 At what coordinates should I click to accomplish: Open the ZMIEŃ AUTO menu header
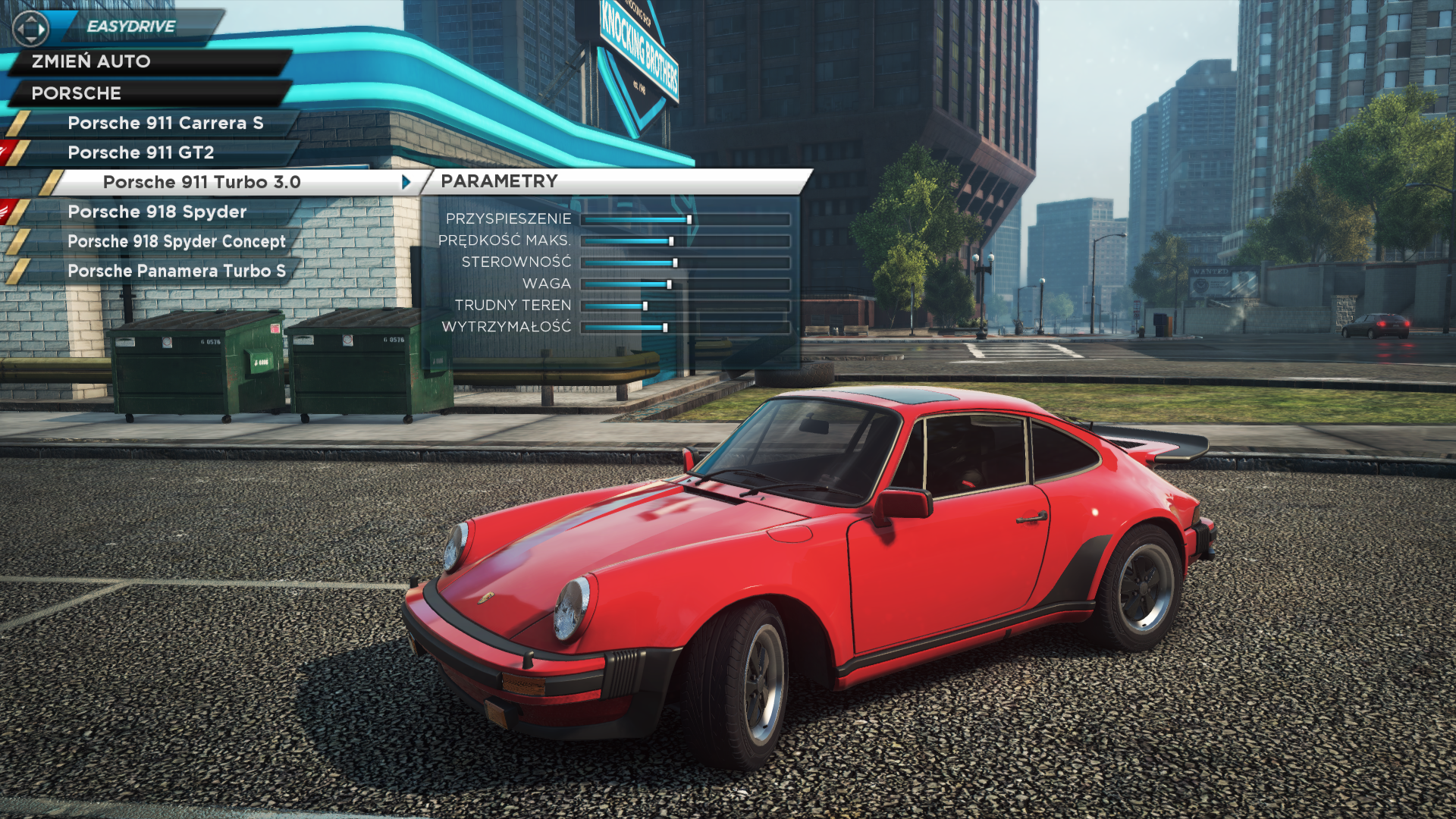91,61
